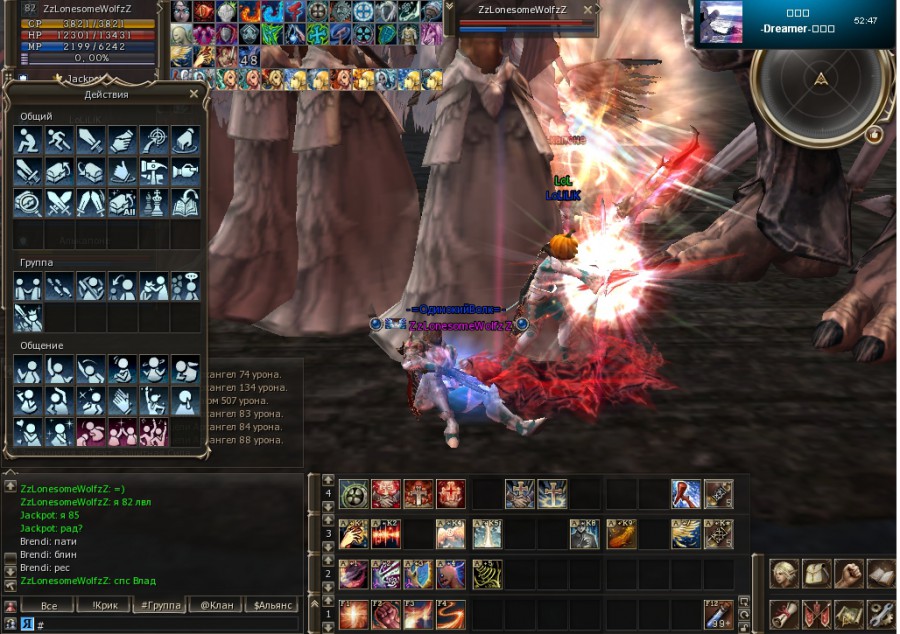The width and height of the screenshot is (900, 634).
Task: Open the $Альянс alliance chat tab
Action: click(272, 605)
